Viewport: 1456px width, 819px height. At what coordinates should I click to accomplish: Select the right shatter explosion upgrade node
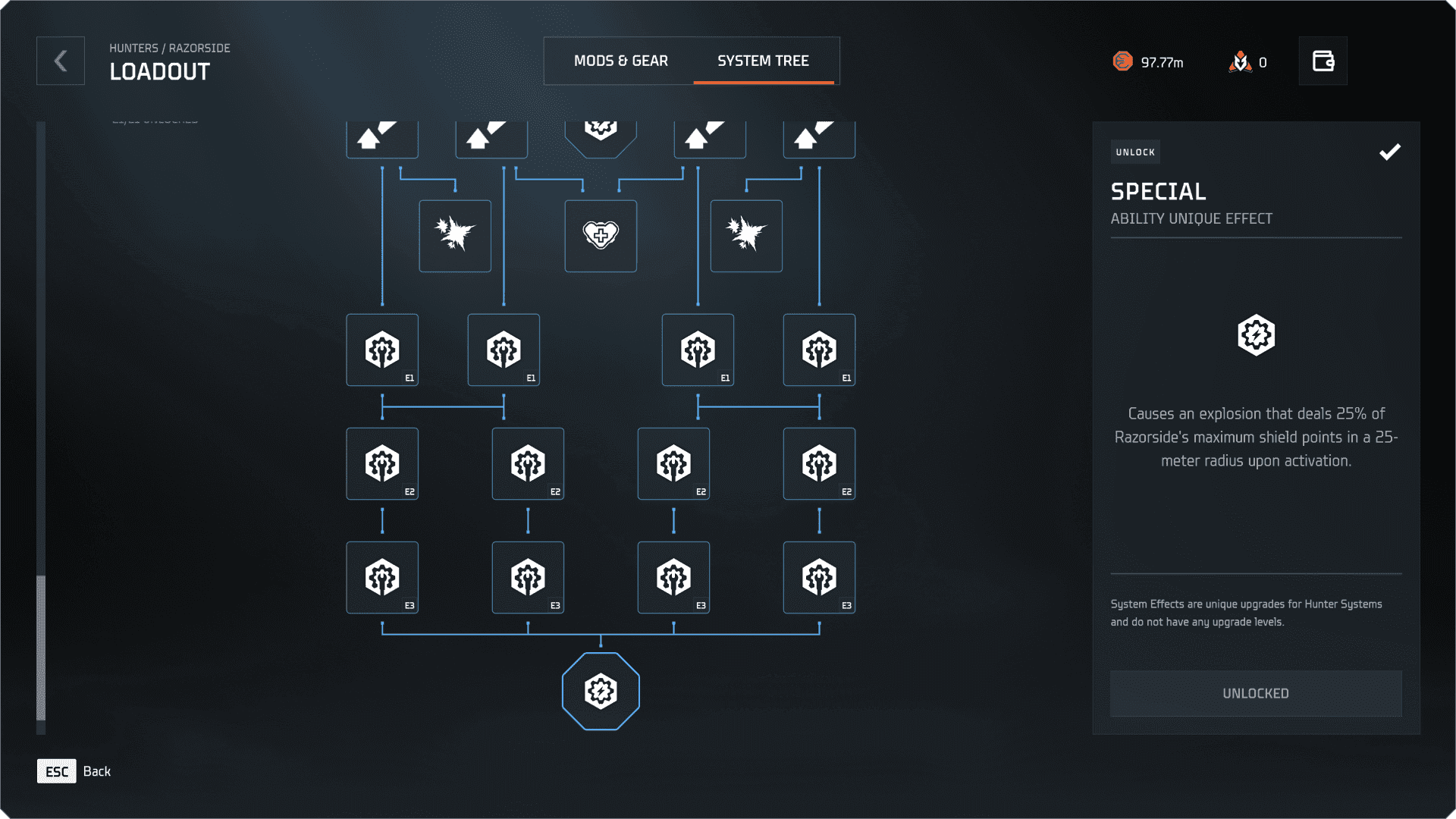[746, 236]
